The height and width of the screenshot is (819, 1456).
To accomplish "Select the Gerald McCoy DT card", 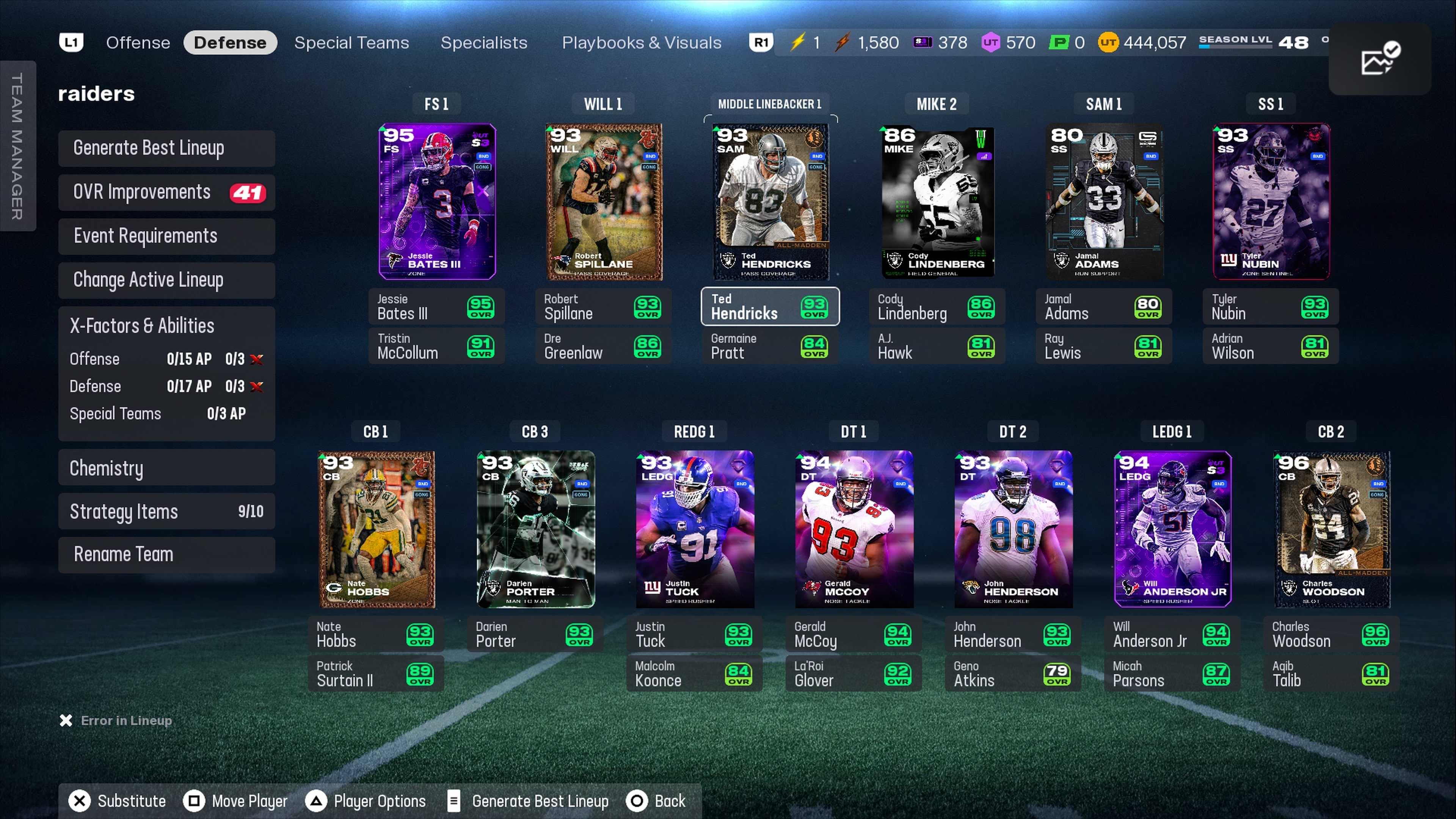I will coord(854,529).
